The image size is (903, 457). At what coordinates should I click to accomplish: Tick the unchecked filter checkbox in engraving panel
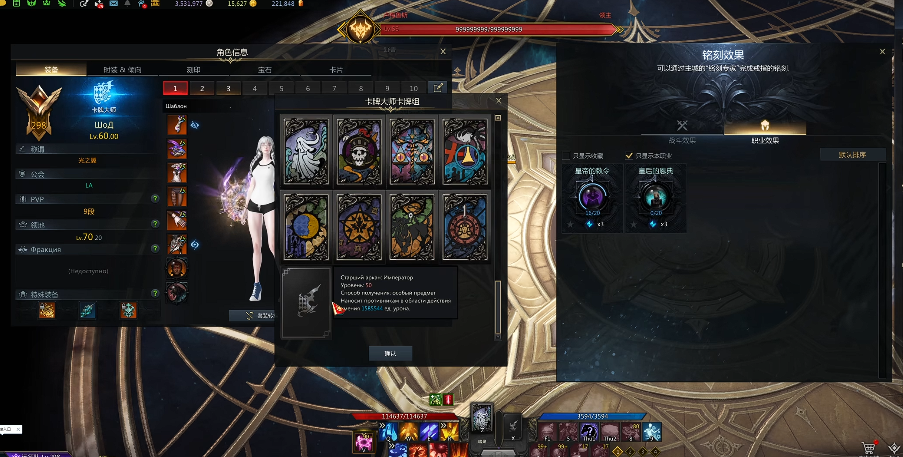click(x=567, y=156)
